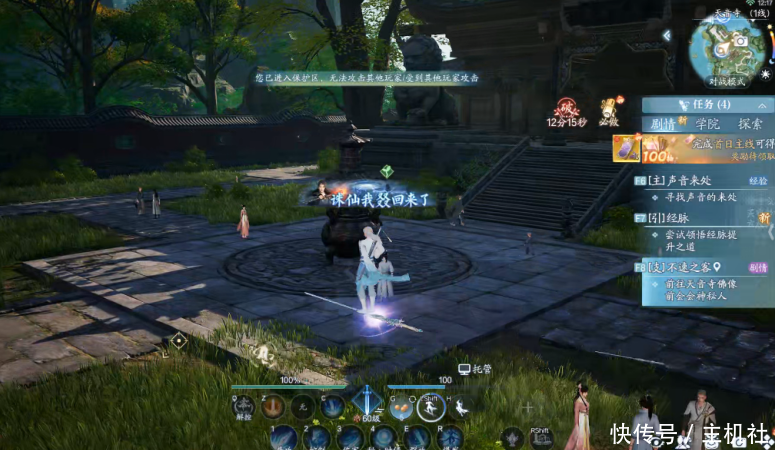
Task: Click the center sword weapon diamond icon
Action: coord(365,402)
